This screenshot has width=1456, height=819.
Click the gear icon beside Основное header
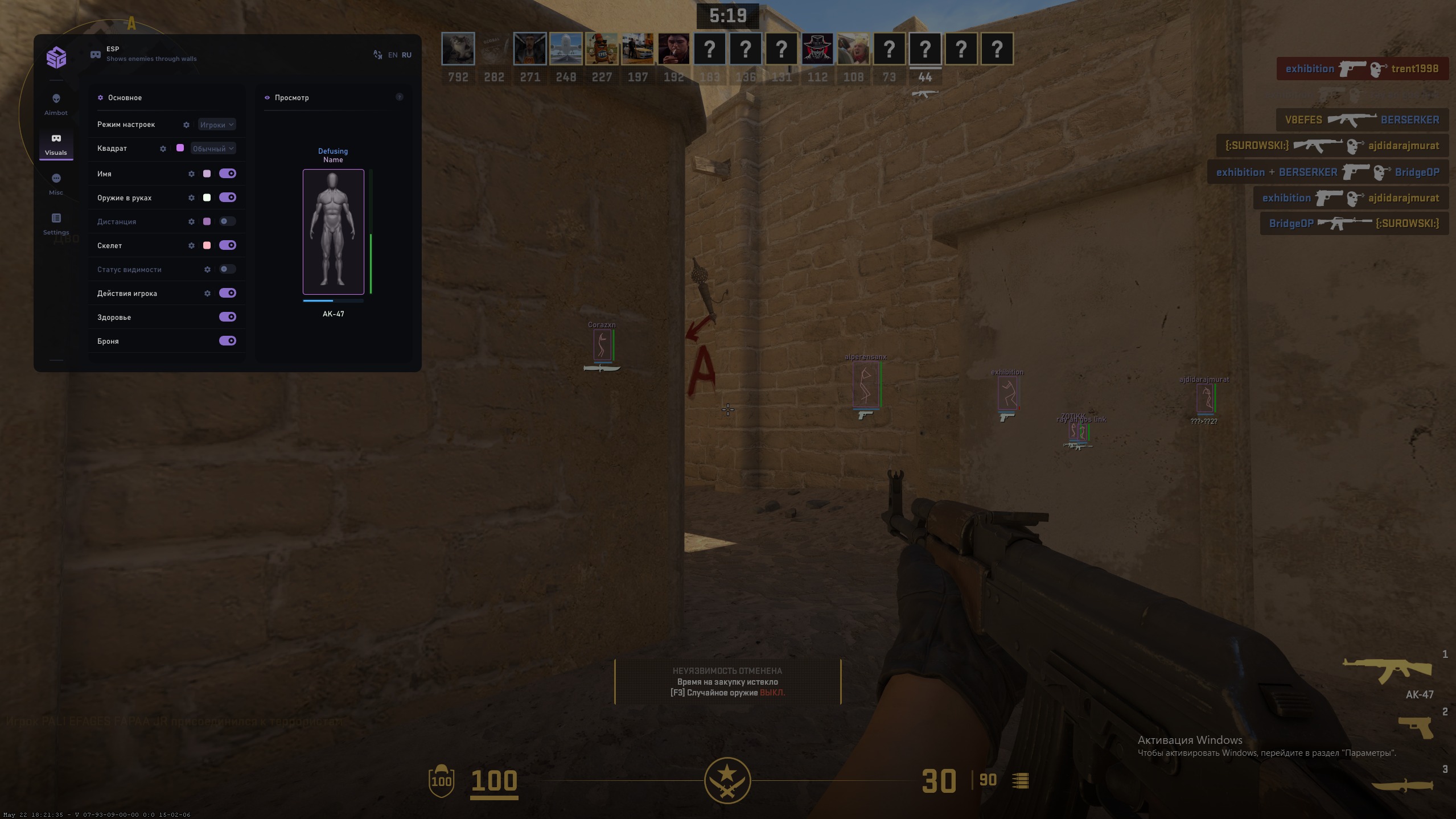point(101,97)
